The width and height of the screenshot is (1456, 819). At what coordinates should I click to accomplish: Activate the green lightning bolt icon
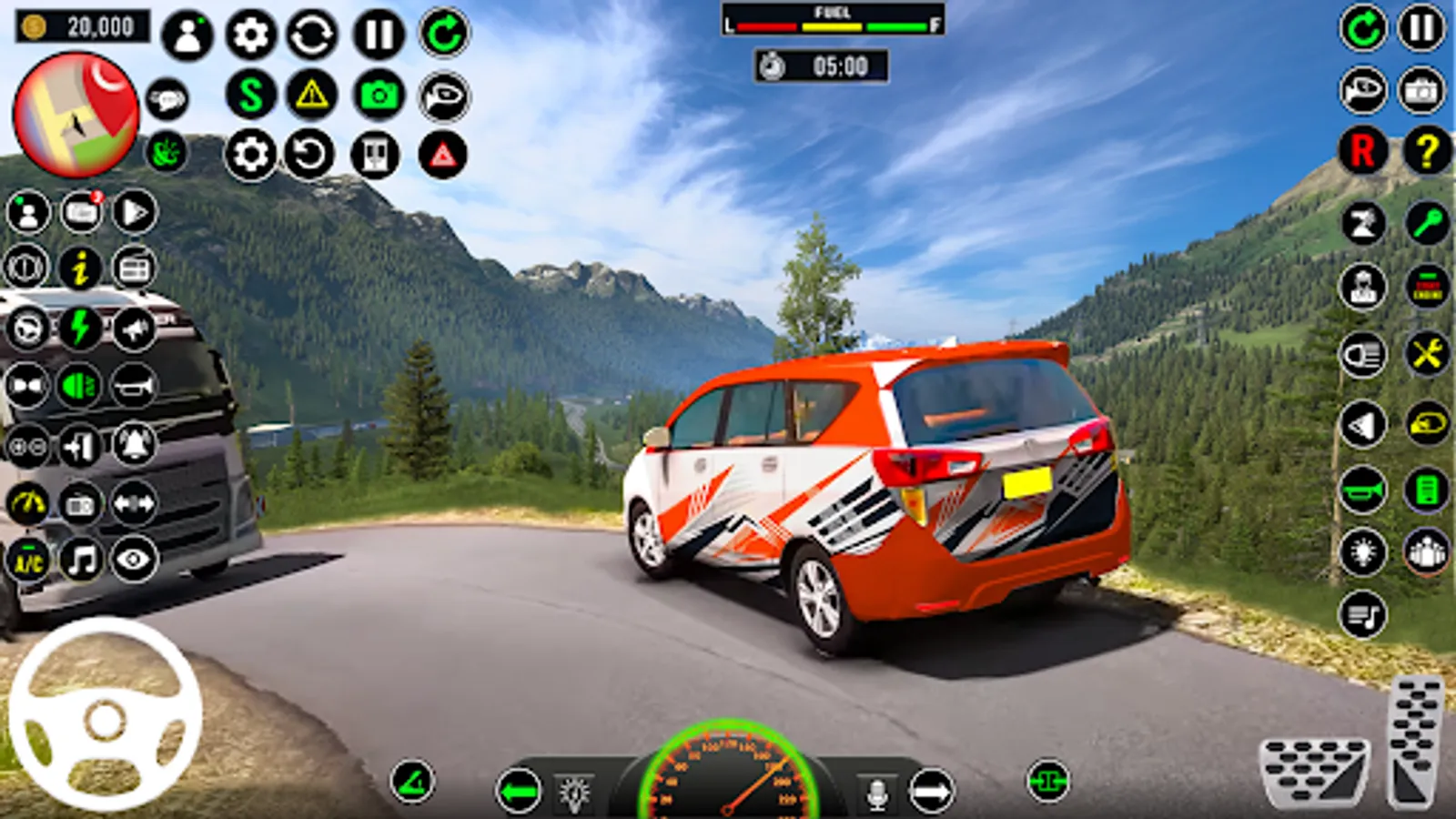pyautogui.click(x=81, y=328)
